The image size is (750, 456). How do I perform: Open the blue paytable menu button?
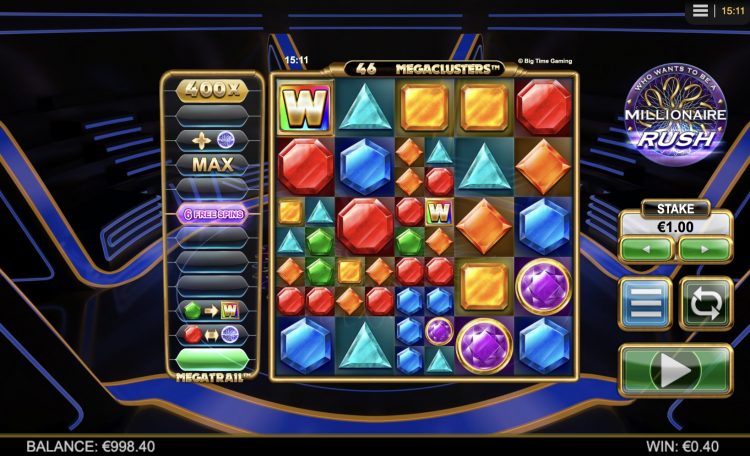[x=645, y=304]
